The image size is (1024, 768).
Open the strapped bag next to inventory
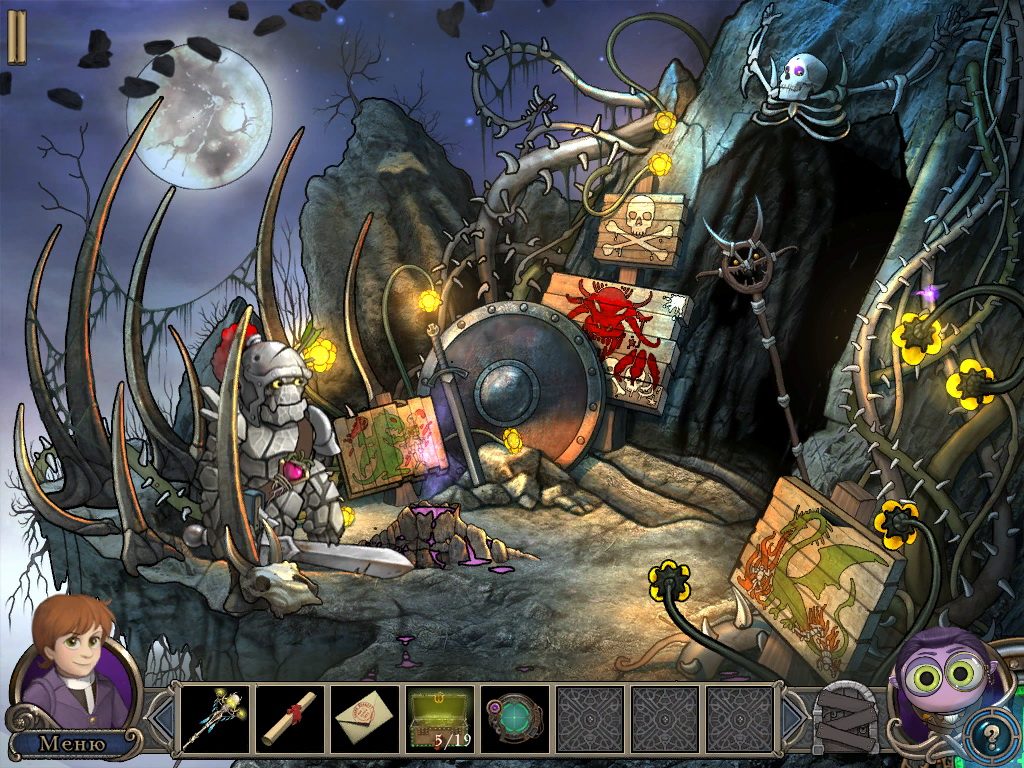tap(847, 718)
